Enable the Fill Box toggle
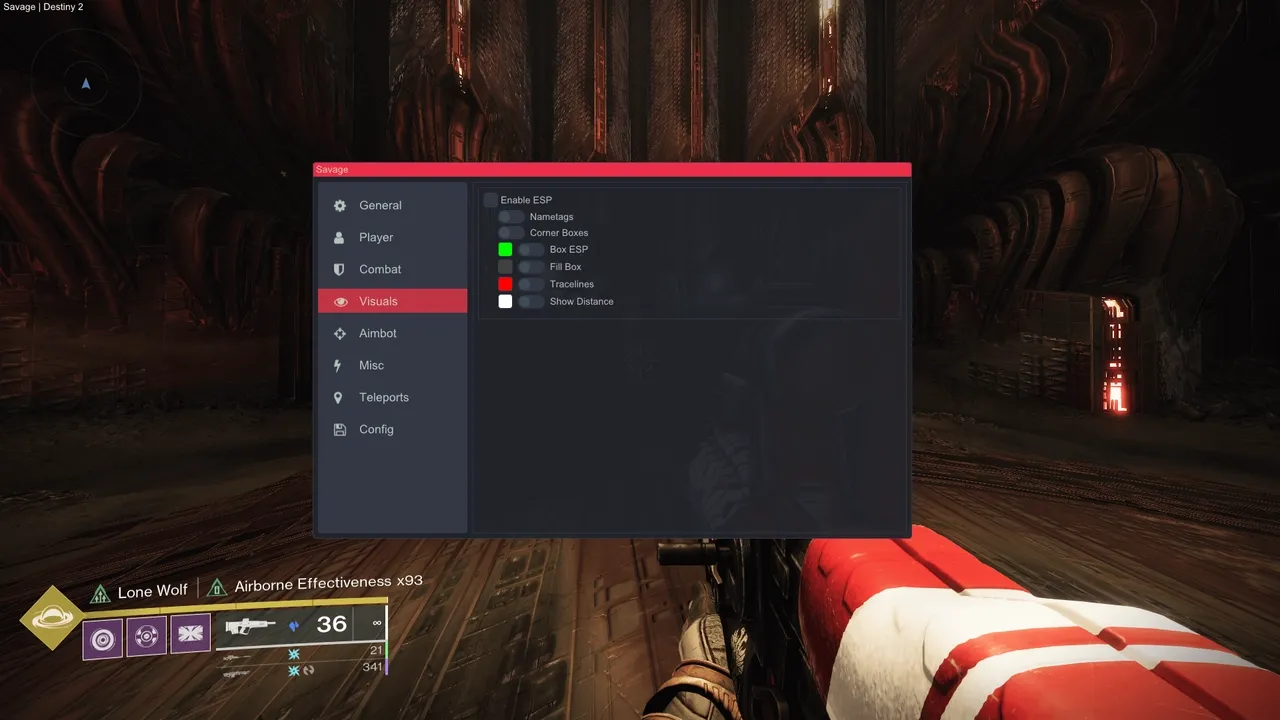This screenshot has height=720, width=1280. click(x=531, y=267)
